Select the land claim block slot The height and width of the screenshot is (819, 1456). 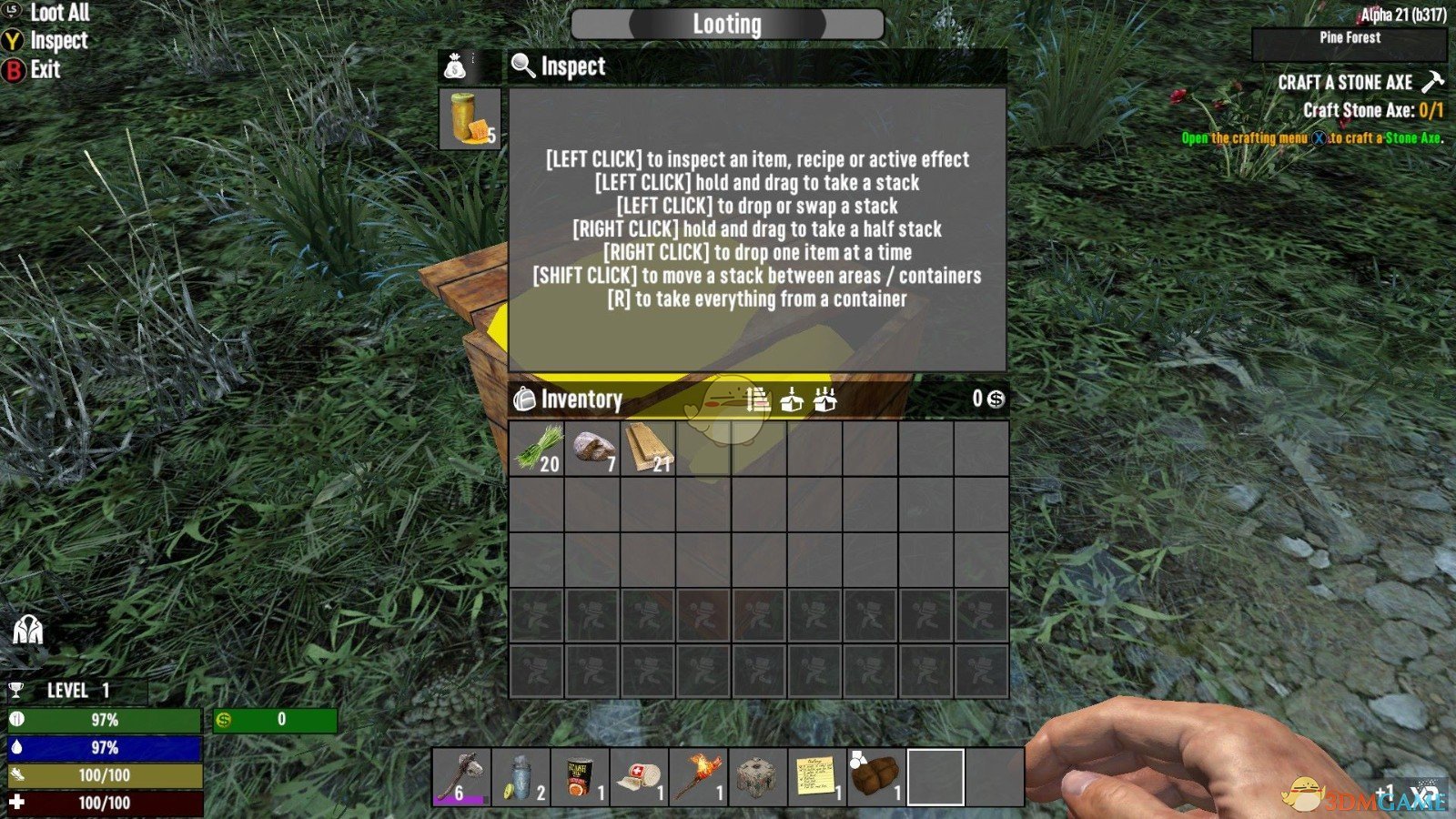[x=757, y=777]
